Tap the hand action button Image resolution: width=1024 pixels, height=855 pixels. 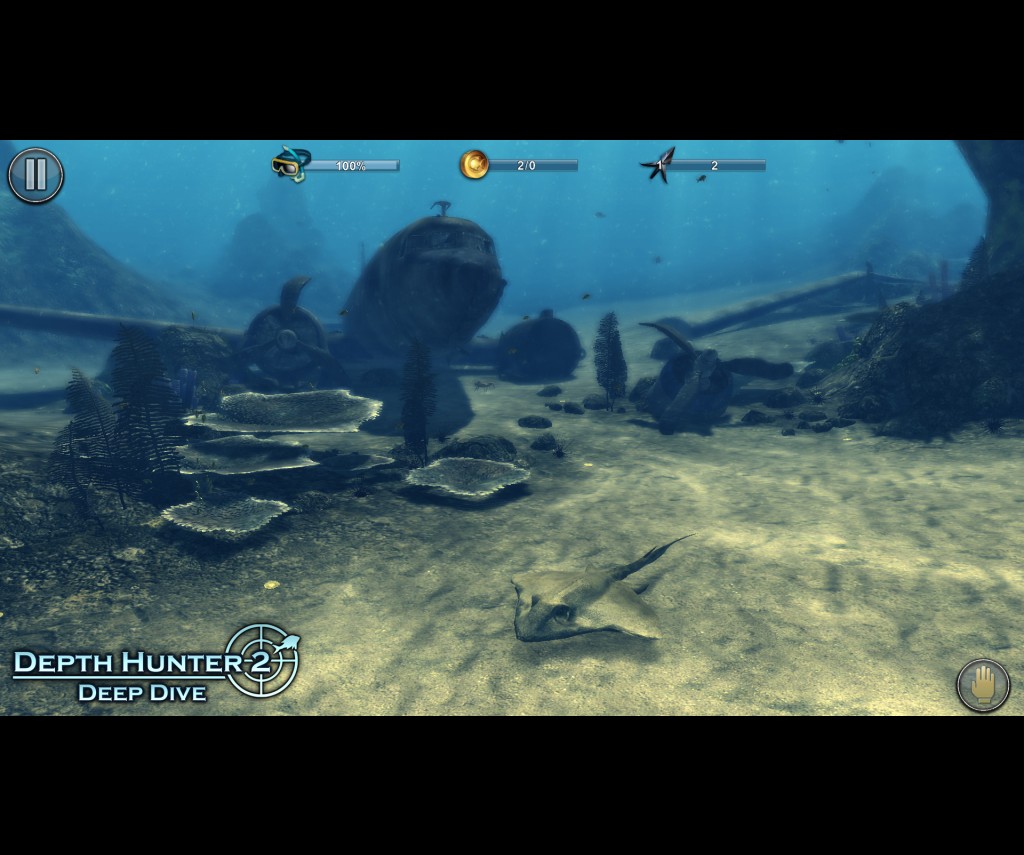[x=983, y=685]
